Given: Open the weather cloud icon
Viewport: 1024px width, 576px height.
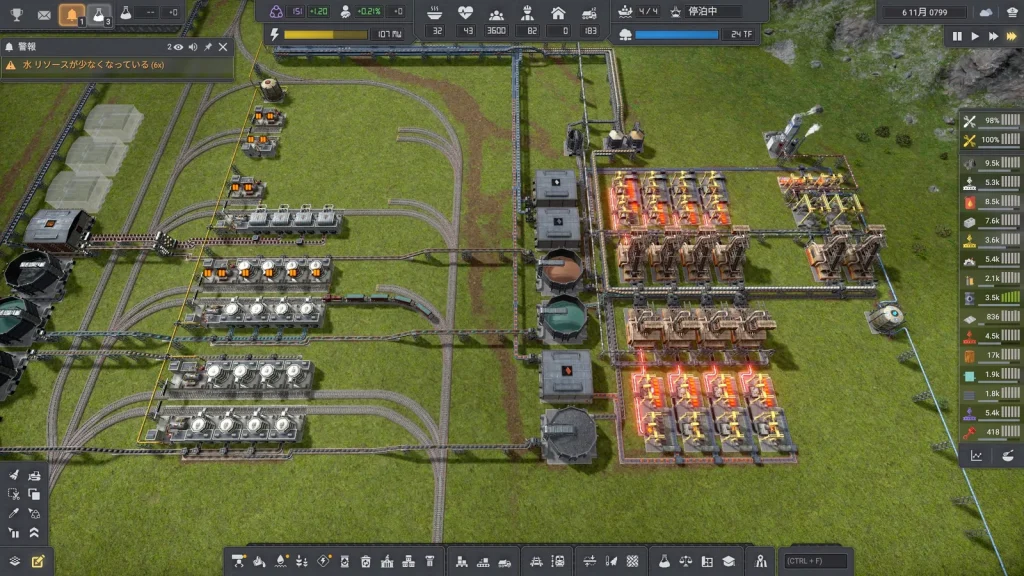Looking at the screenshot, I should (x=987, y=12).
